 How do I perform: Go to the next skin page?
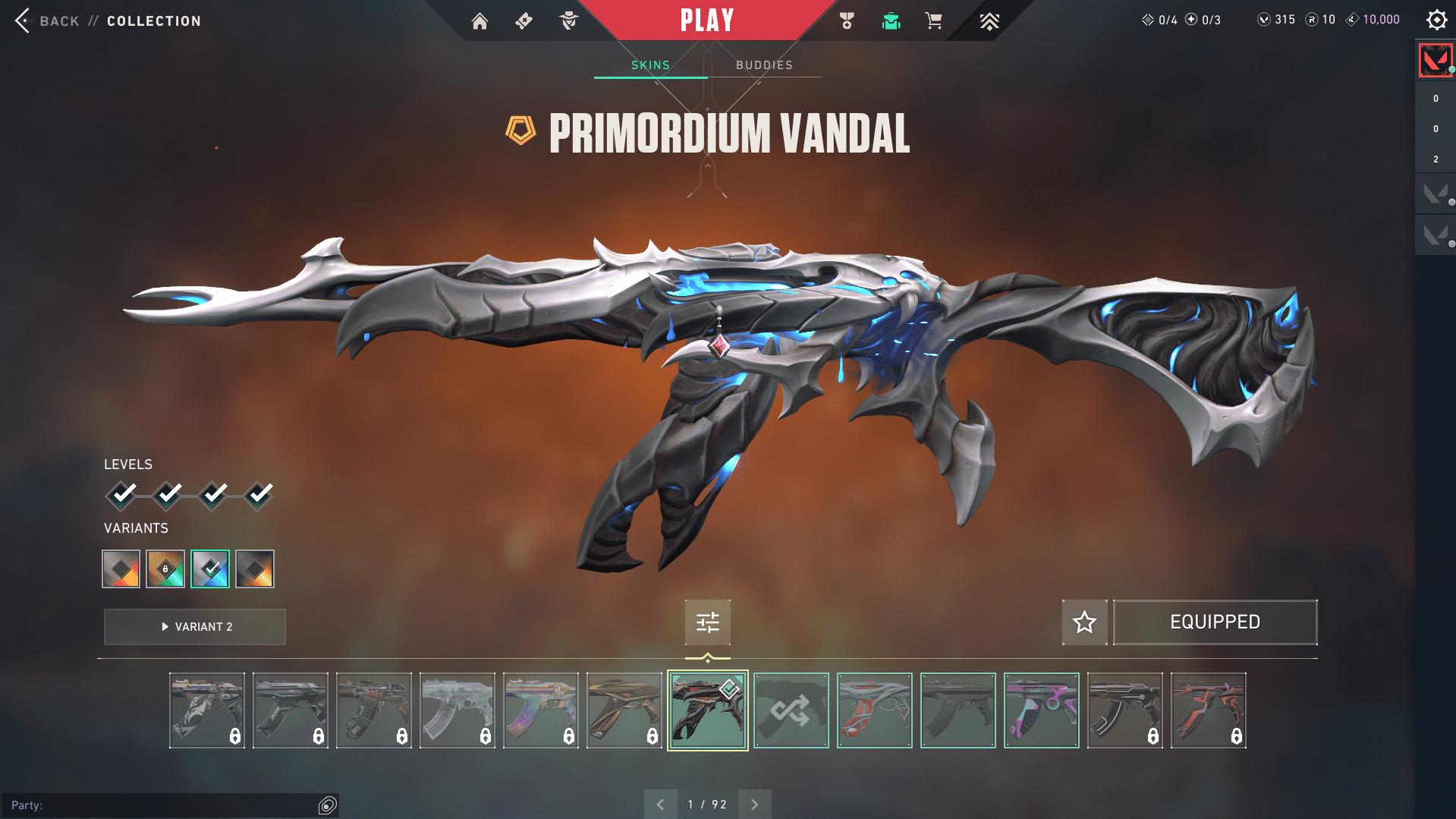pyautogui.click(x=754, y=805)
